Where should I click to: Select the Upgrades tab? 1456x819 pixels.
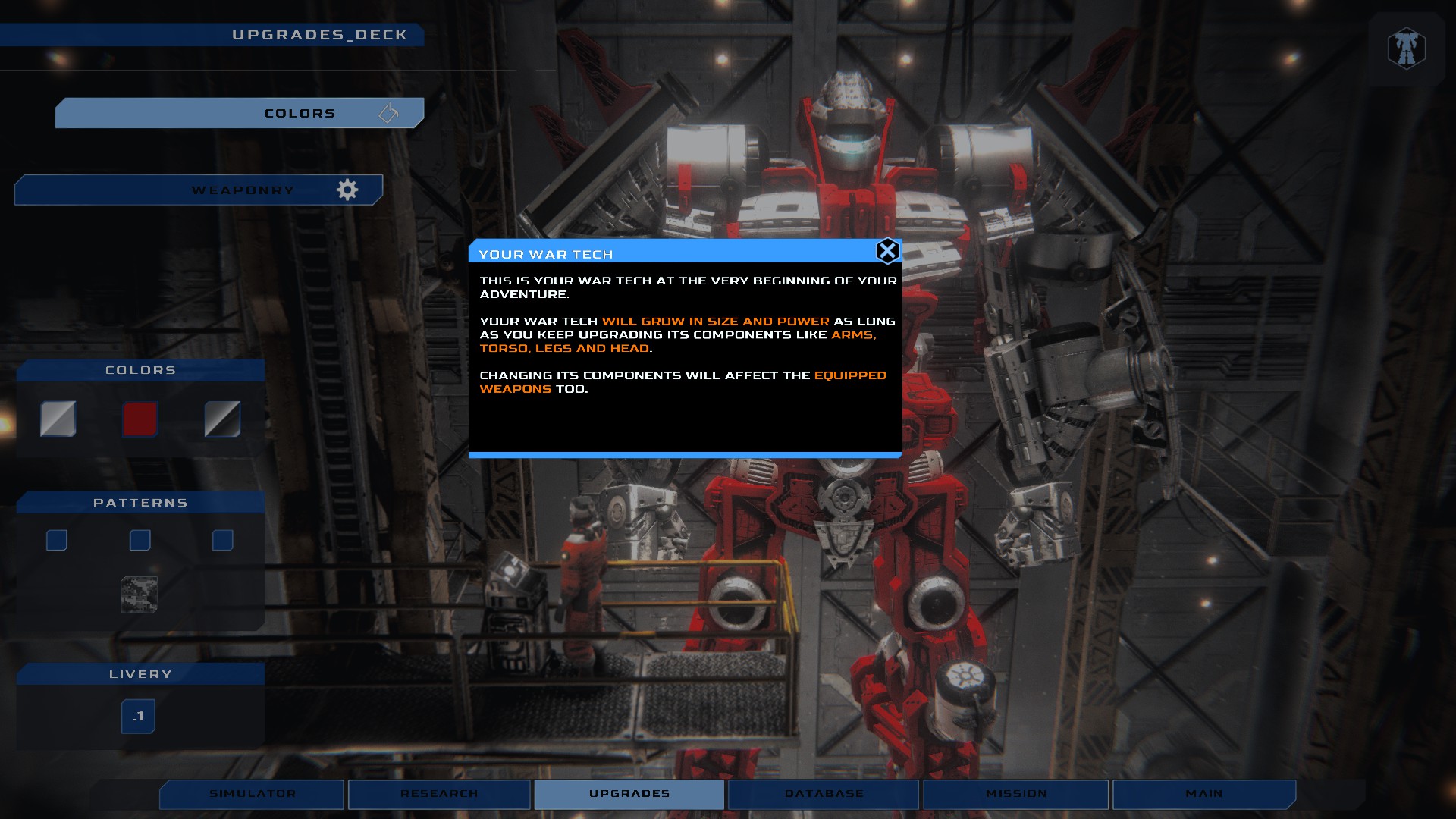pos(629,794)
